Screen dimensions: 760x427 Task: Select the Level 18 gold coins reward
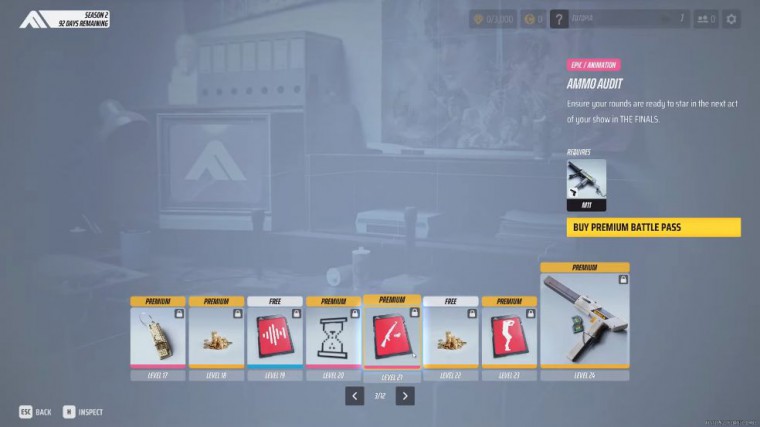[216, 336]
